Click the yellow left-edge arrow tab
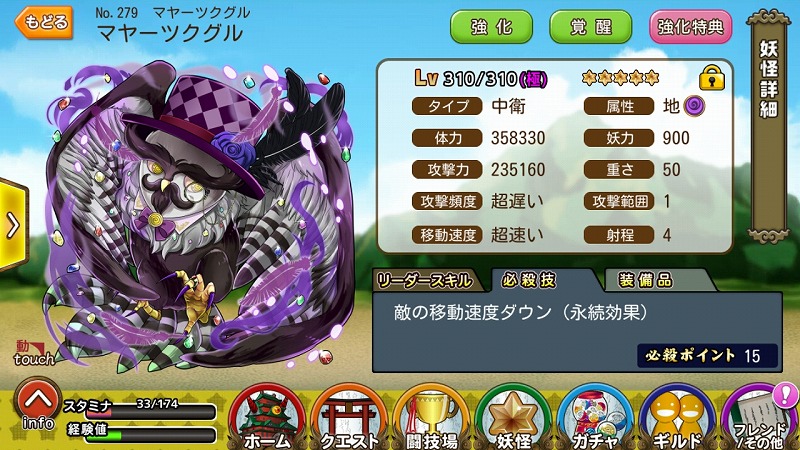Viewport: 800px width, 450px height. pyautogui.click(x=12, y=226)
